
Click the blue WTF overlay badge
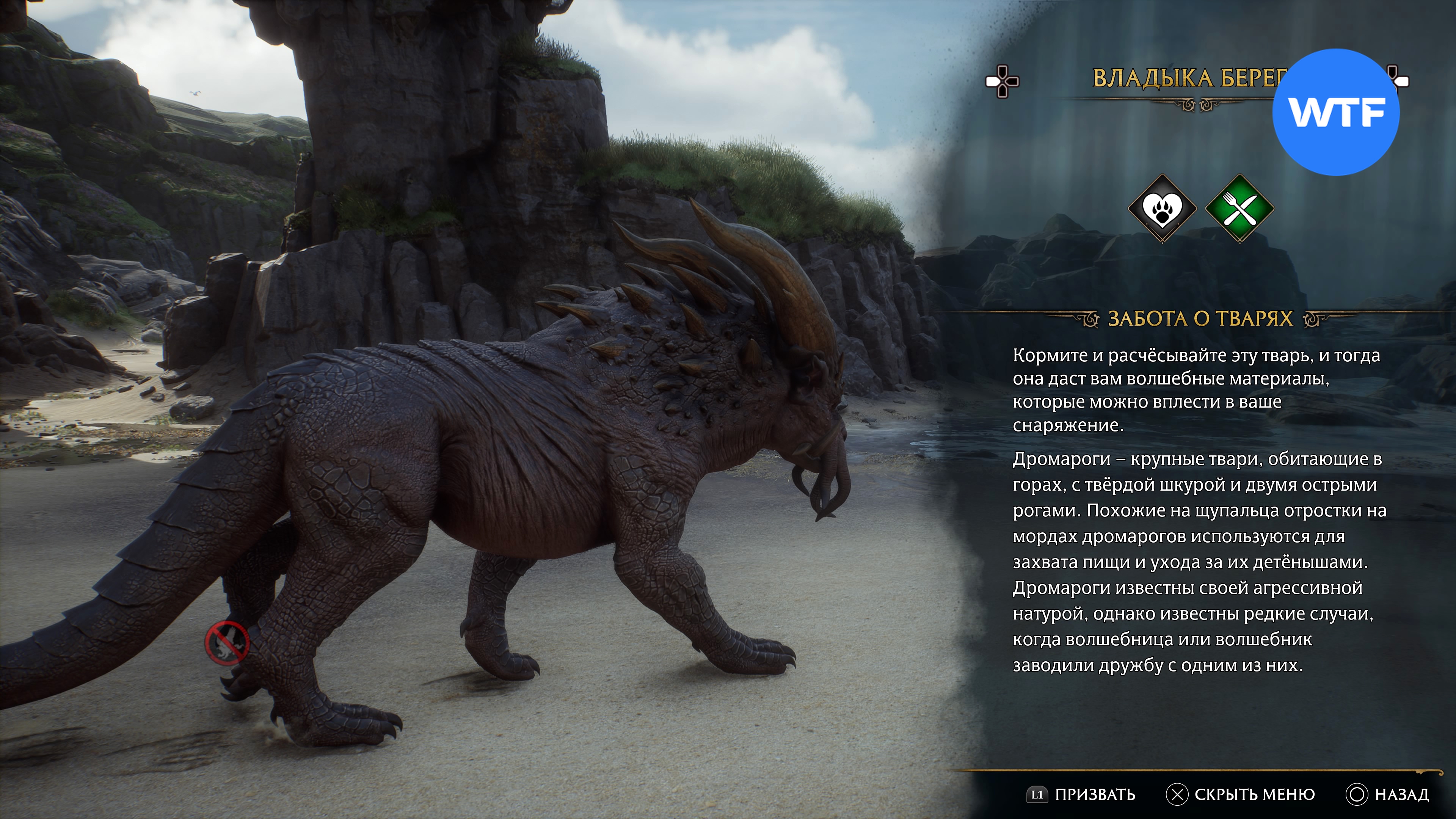1335,112
